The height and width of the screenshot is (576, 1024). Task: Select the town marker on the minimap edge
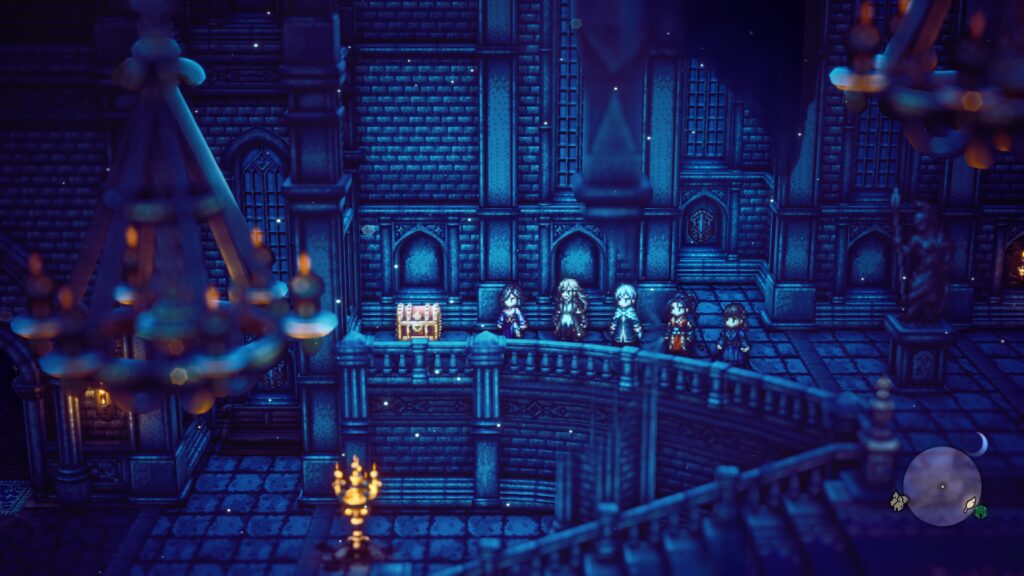tap(898, 500)
